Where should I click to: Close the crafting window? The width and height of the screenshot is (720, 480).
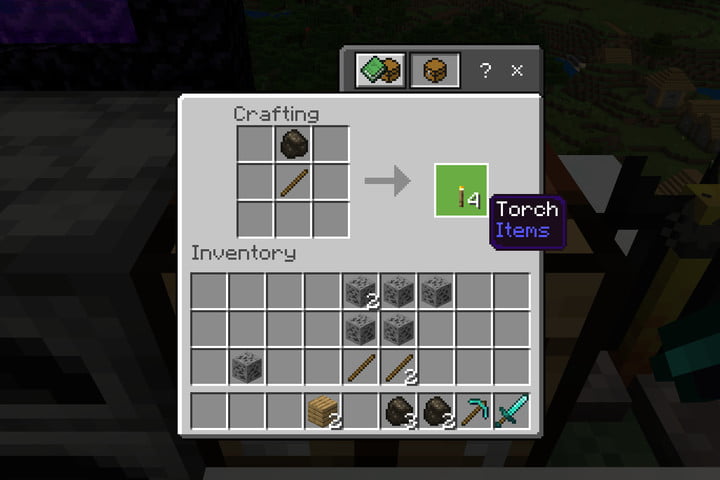point(517,71)
